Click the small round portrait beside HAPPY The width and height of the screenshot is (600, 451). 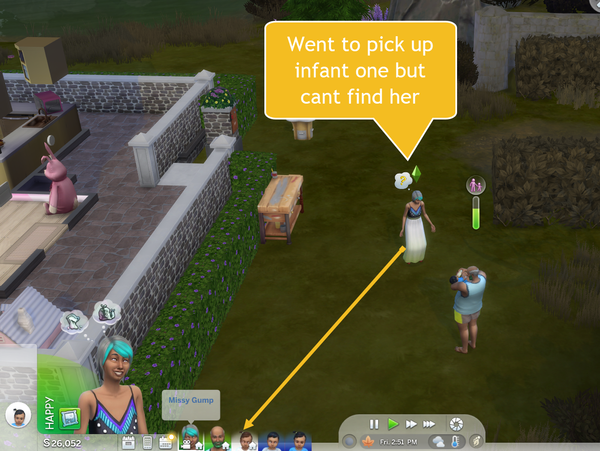(17, 414)
